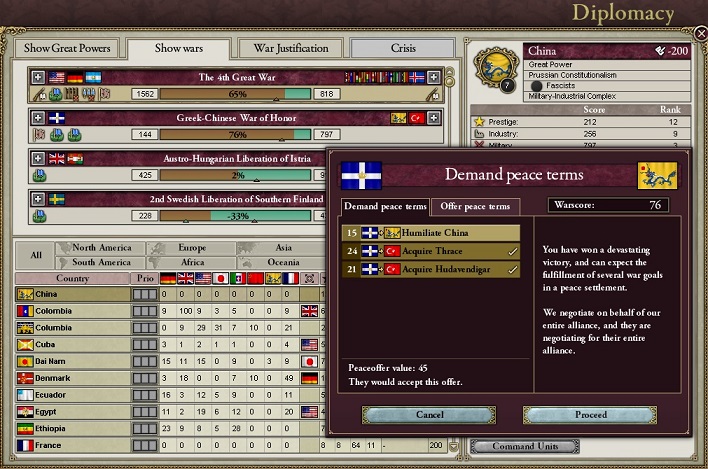Viewport: 708px width, 469px height.
Task: Filter countries by North America
Action: pyautogui.click(x=101, y=247)
